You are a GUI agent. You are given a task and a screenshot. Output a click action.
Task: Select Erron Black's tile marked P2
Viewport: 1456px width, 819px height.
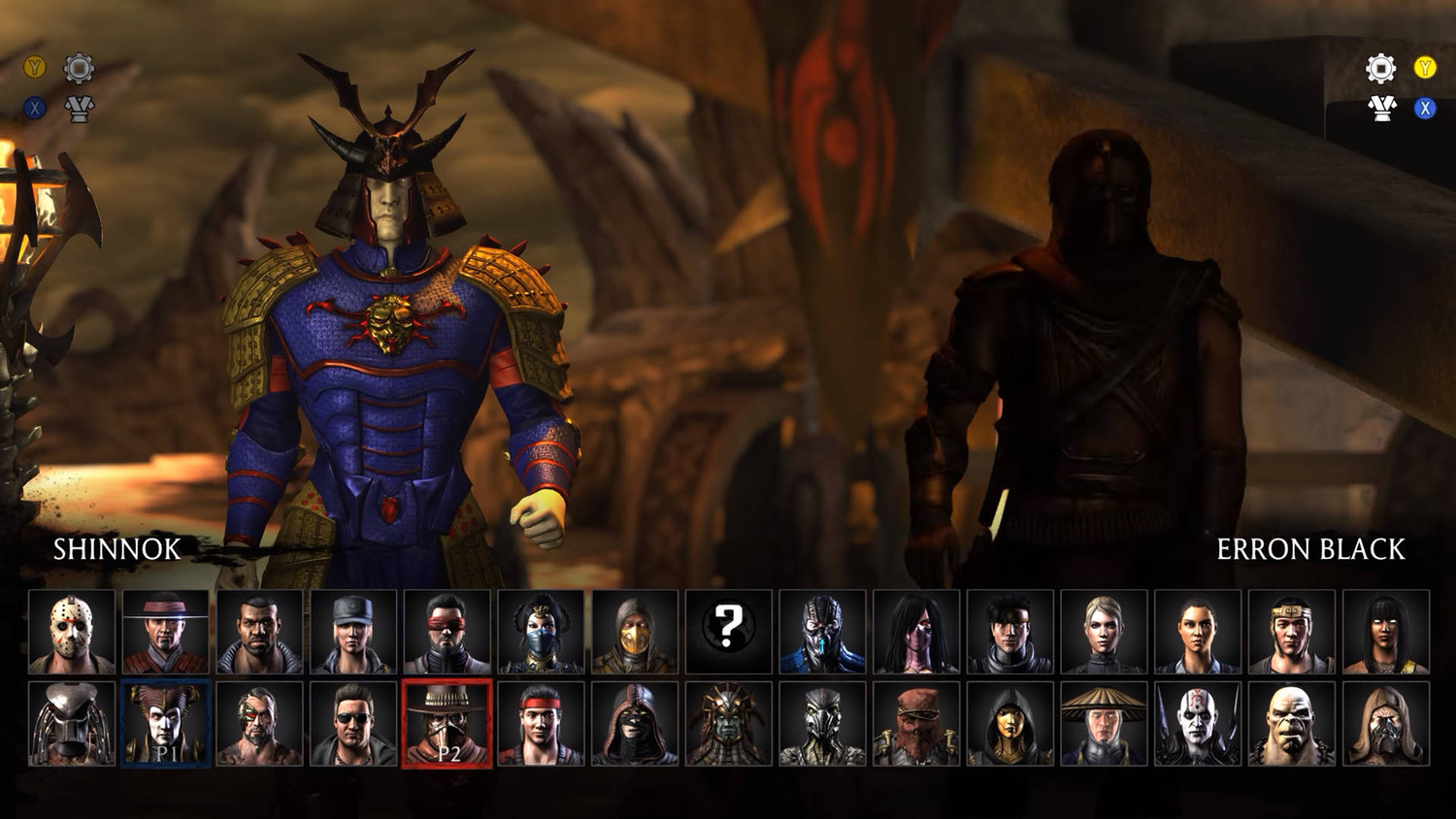point(447,723)
